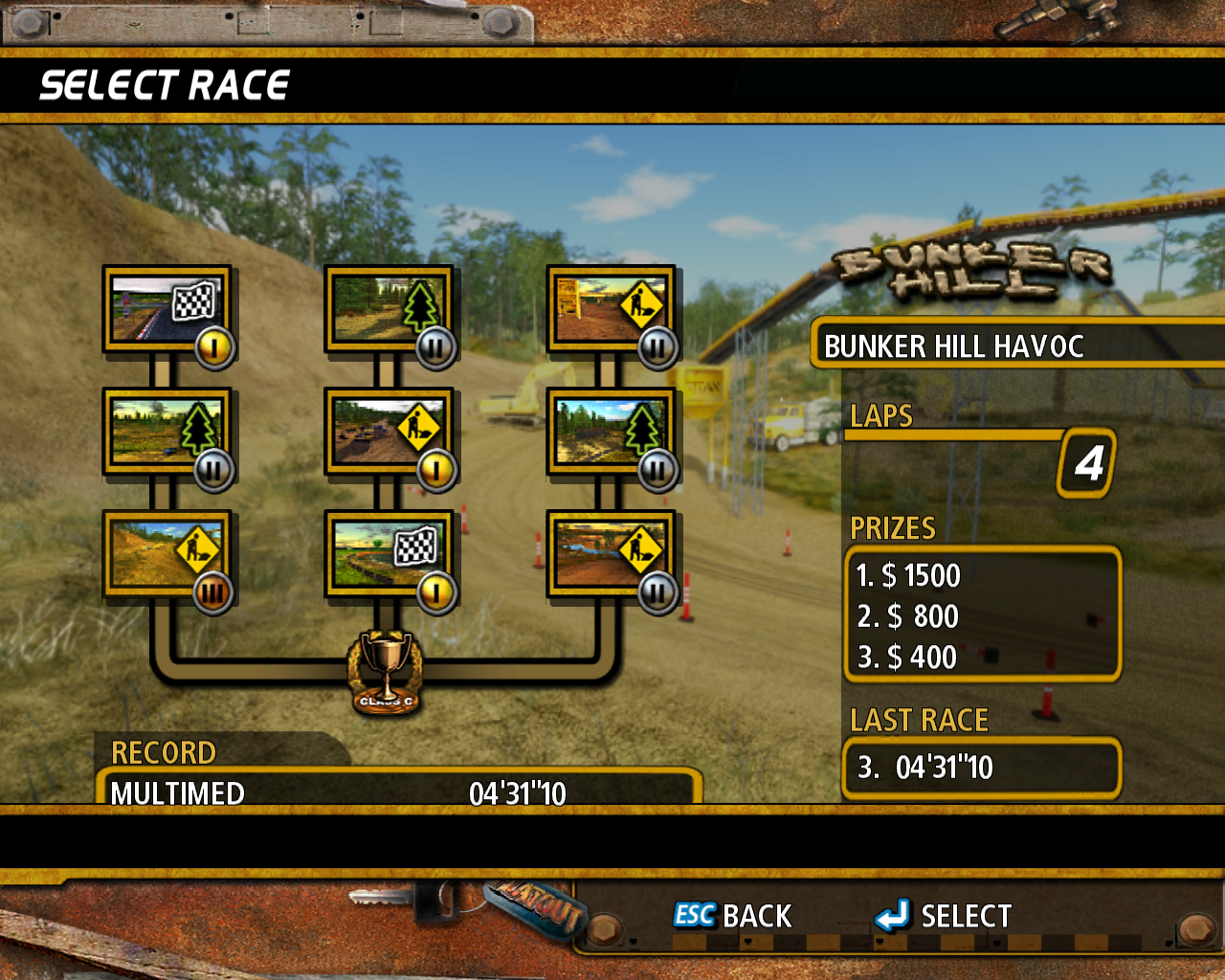Pick the construction race with gold I badge
The width and height of the screenshot is (1225, 980).
click(x=389, y=432)
